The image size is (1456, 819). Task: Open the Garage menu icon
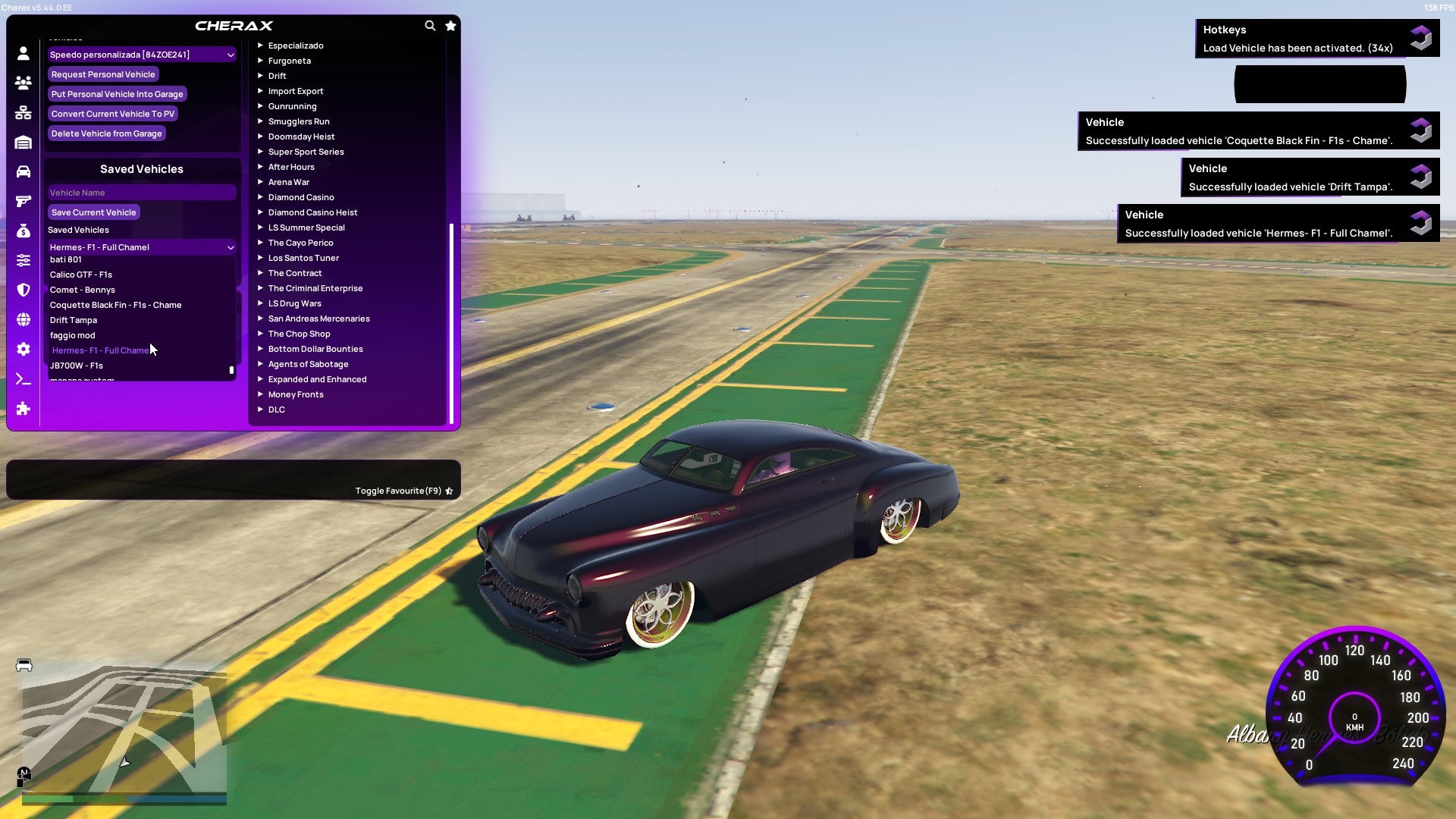pos(23,142)
